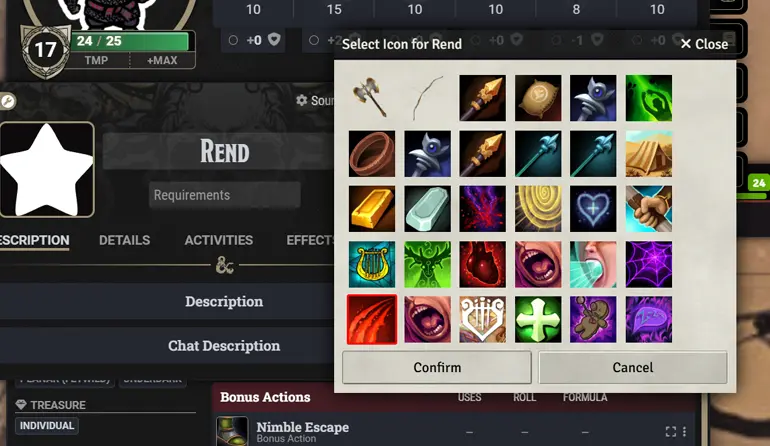Select the red claw slash icon
This screenshot has height=446, width=770.
point(372,319)
